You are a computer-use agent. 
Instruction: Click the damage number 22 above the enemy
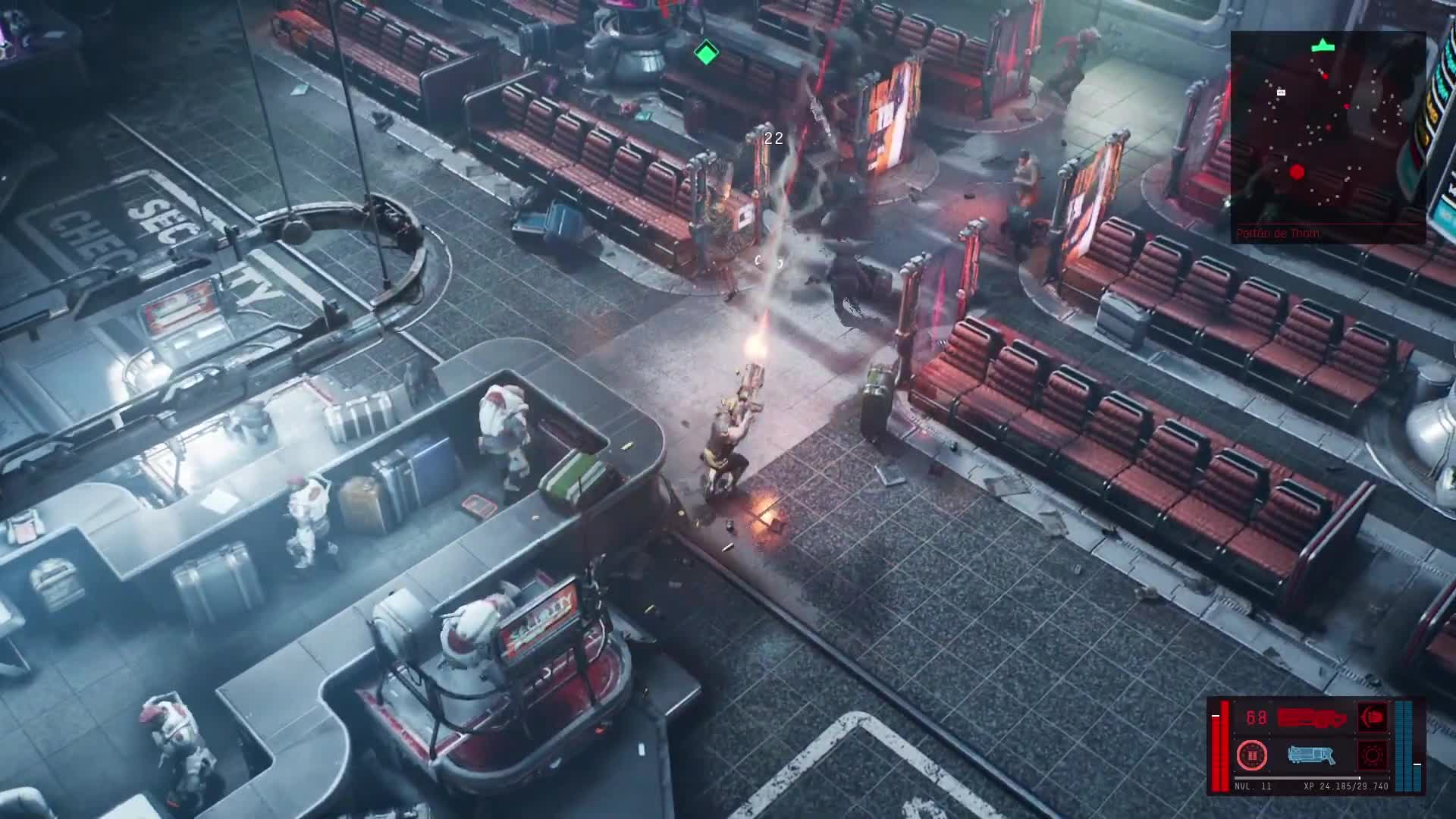774,139
